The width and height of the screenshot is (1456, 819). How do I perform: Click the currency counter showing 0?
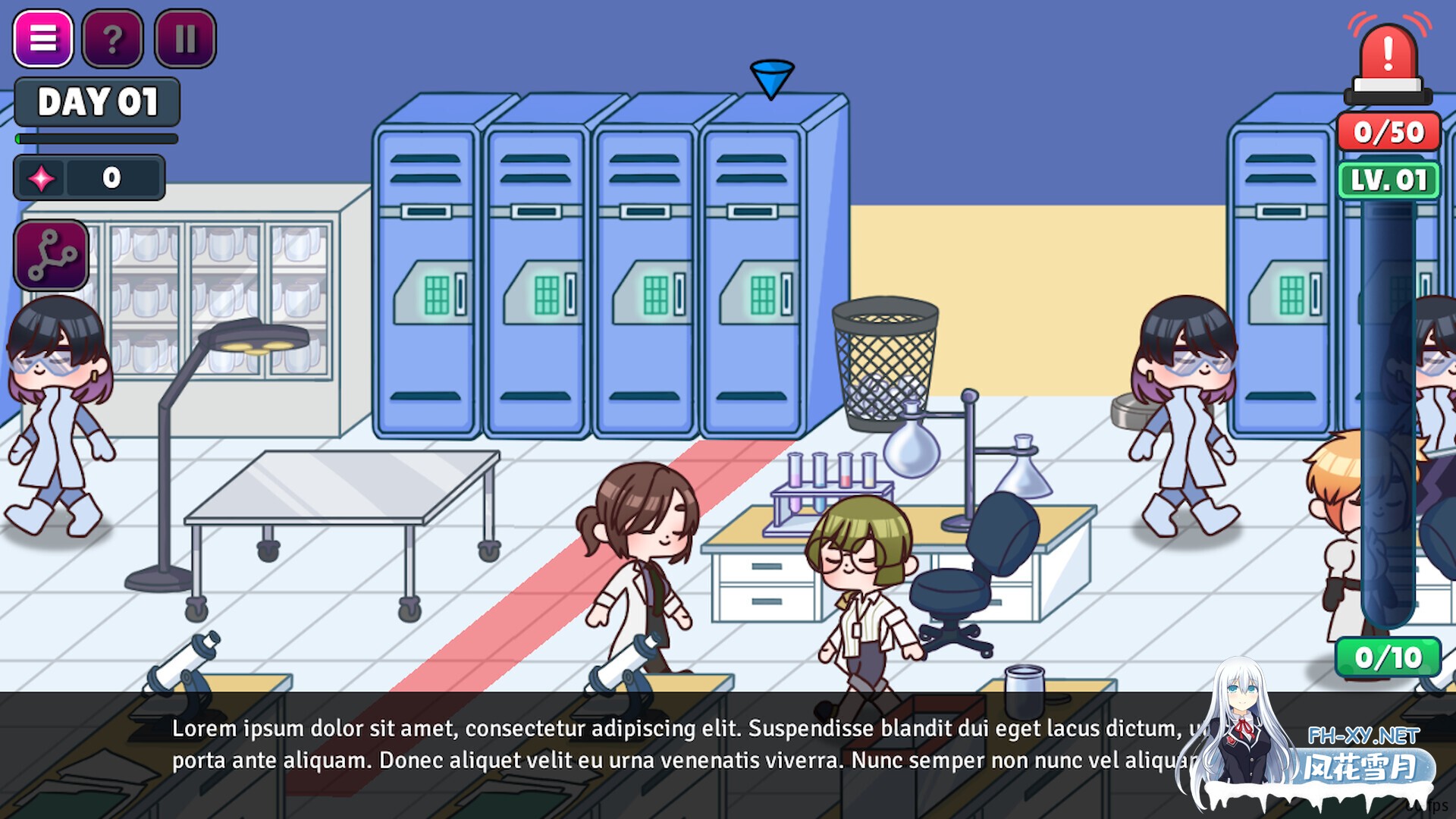tap(111, 177)
